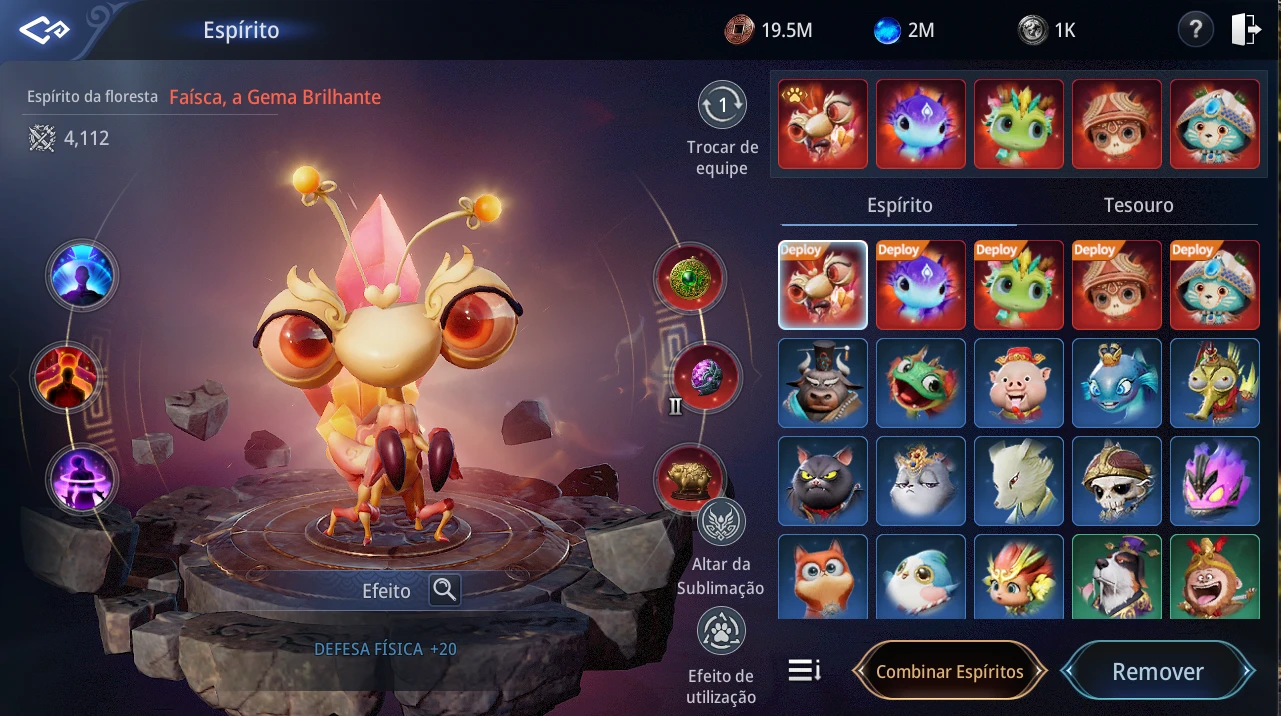Screen dimensions: 1281x716
Task: Switch to the Tesouro tab
Action: 1138,205
